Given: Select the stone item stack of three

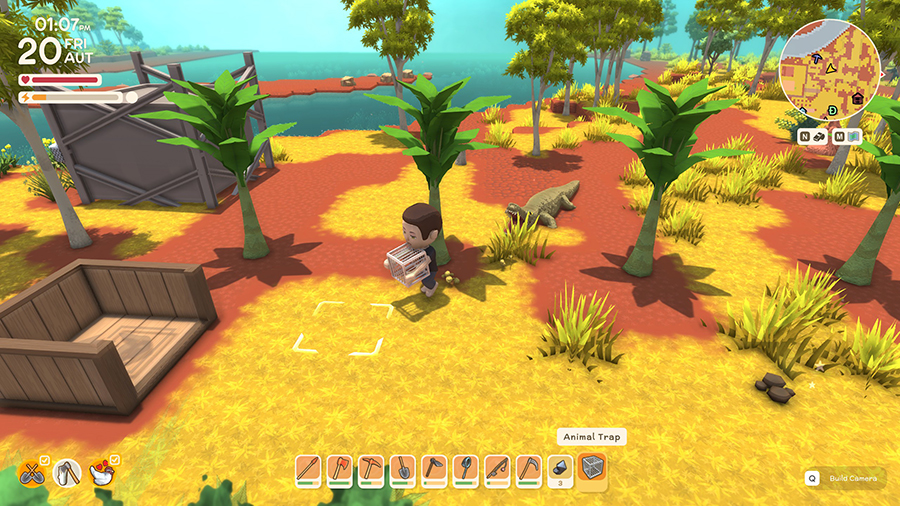Looking at the screenshot, I should 559,468.
